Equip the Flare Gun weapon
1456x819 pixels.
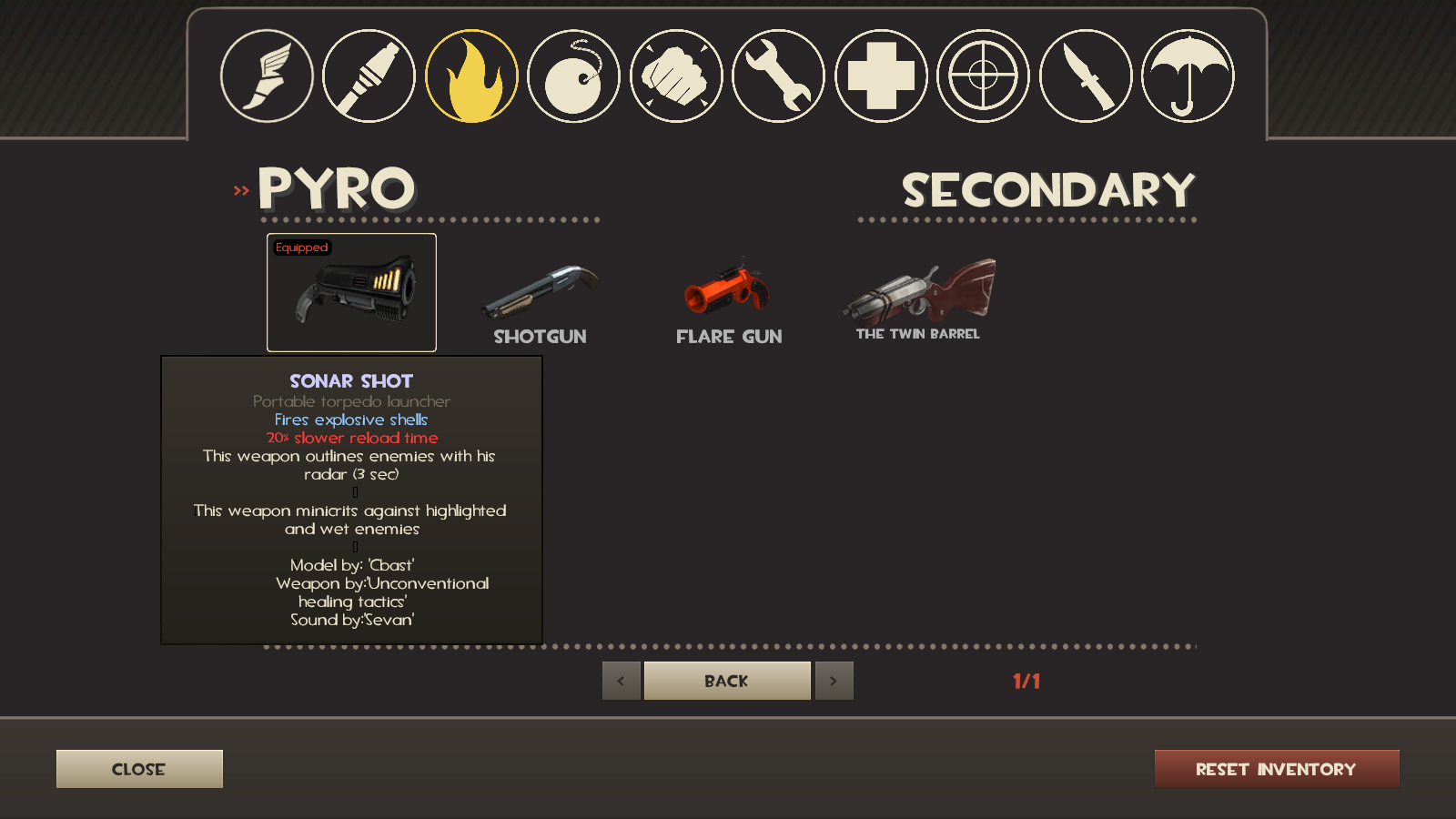coord(728,291)
